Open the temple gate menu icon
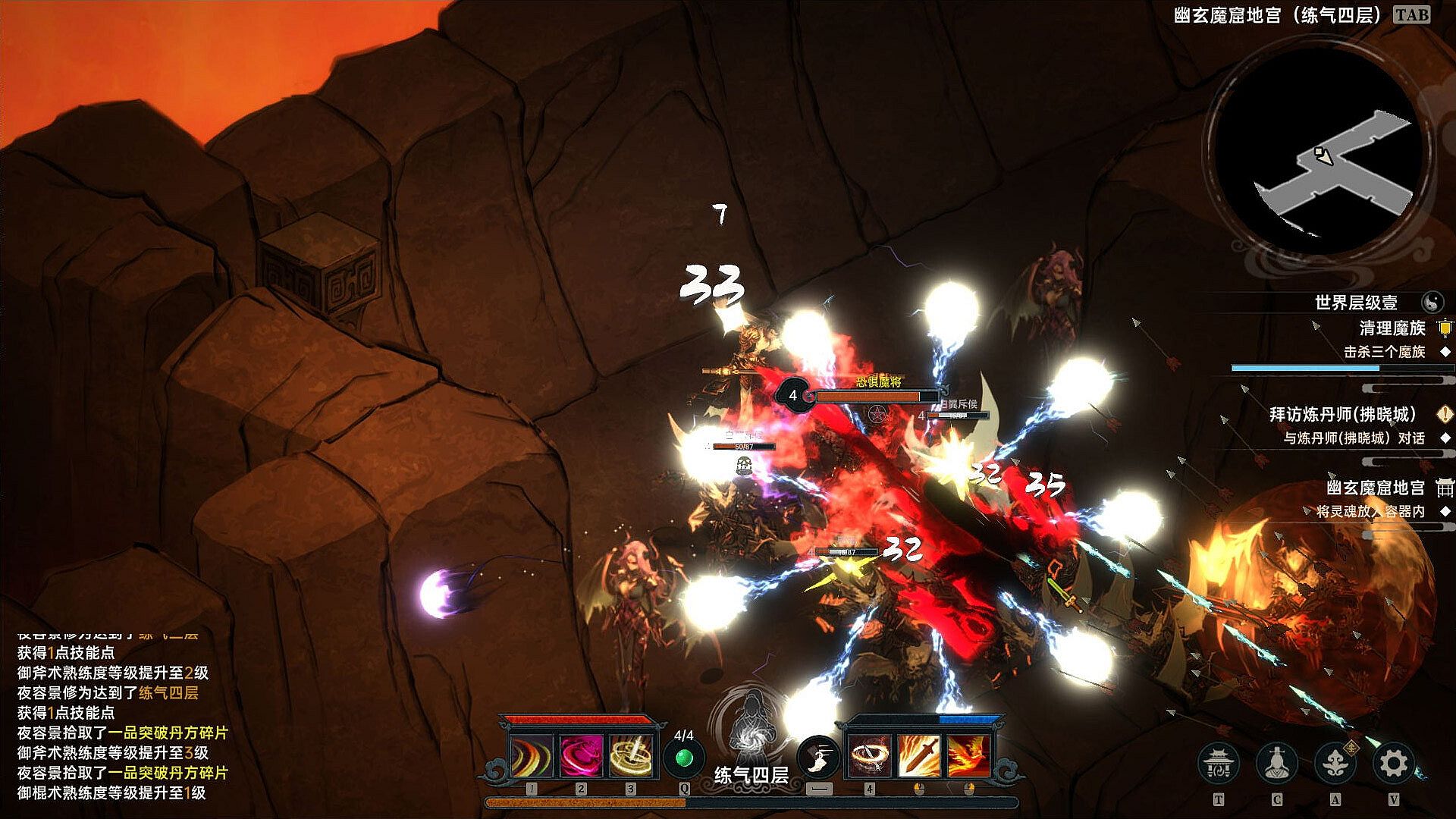This screenshot has height=819, width=1456. click(x=1219, y=764)
